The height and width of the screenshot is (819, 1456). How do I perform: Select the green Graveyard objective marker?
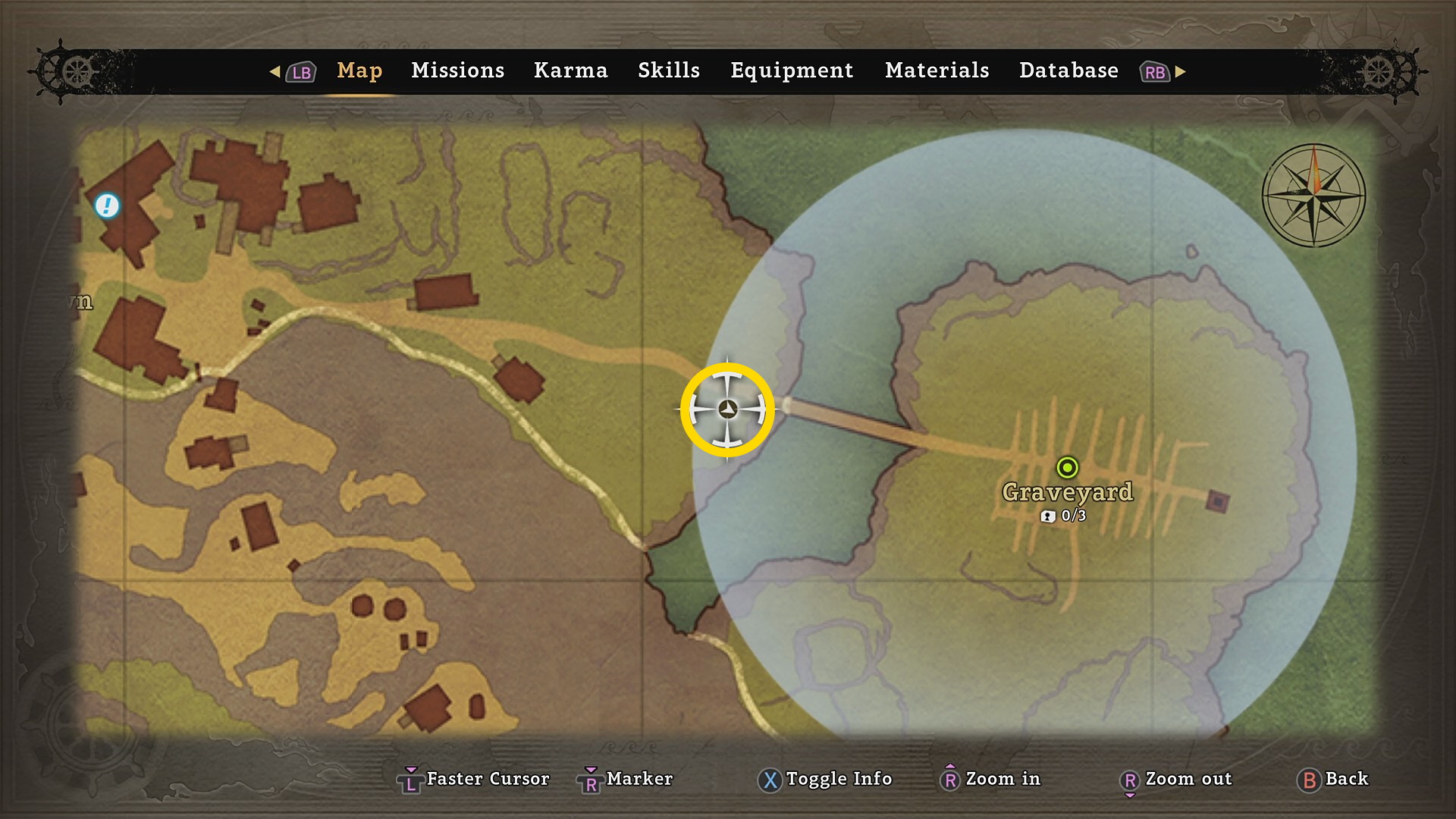tap(1067, 467)
